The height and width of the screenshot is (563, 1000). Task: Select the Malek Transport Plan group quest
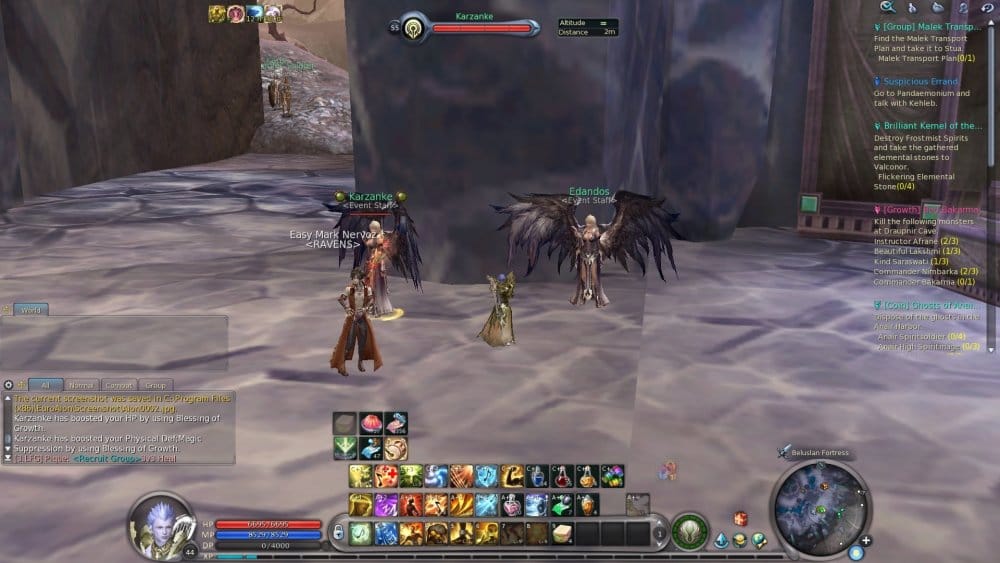coord(930,27)
